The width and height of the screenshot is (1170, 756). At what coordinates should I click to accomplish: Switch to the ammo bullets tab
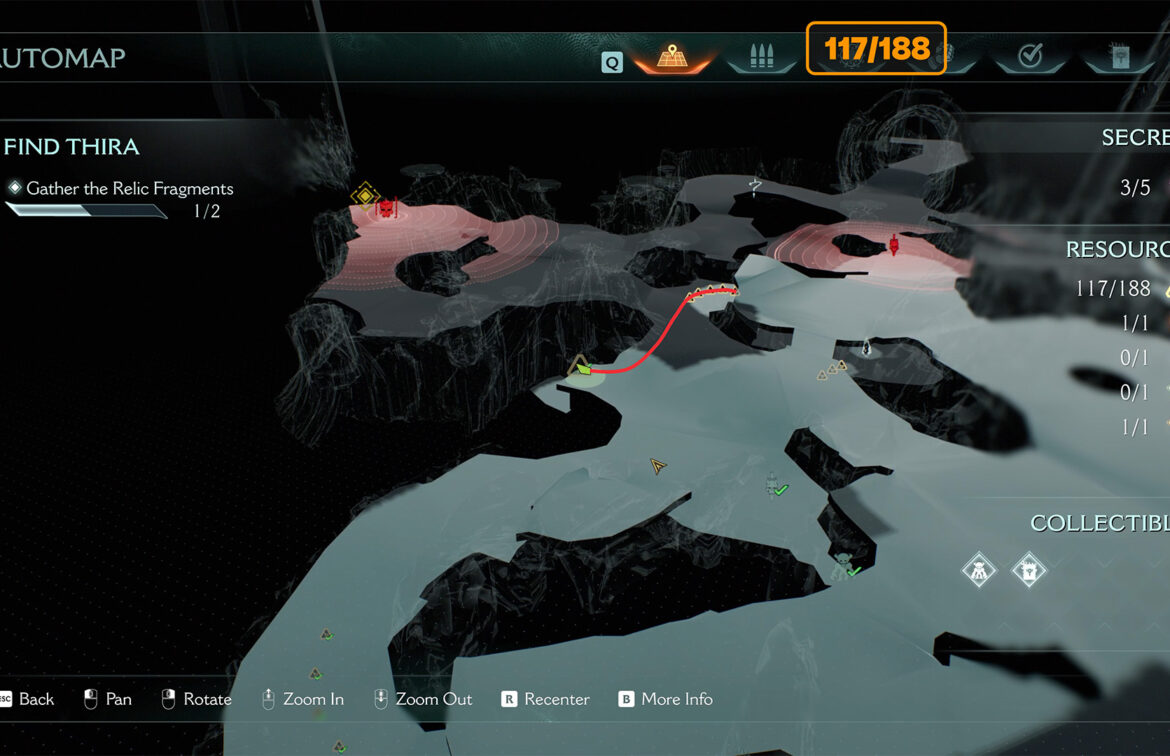[x=764, y=57]
